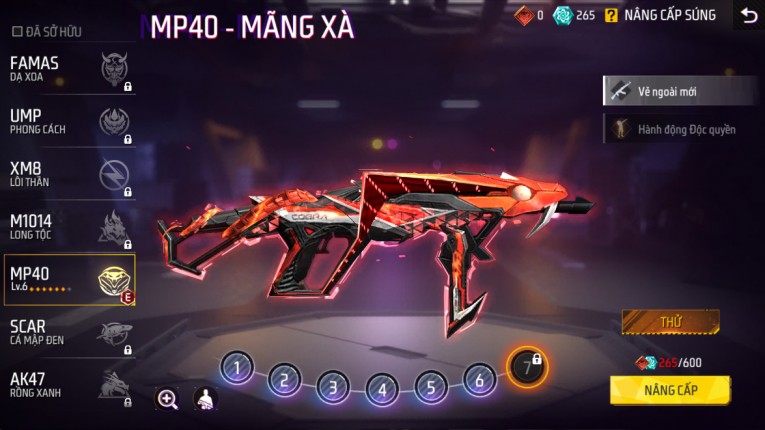Click the character preview icon

point(204,399)
